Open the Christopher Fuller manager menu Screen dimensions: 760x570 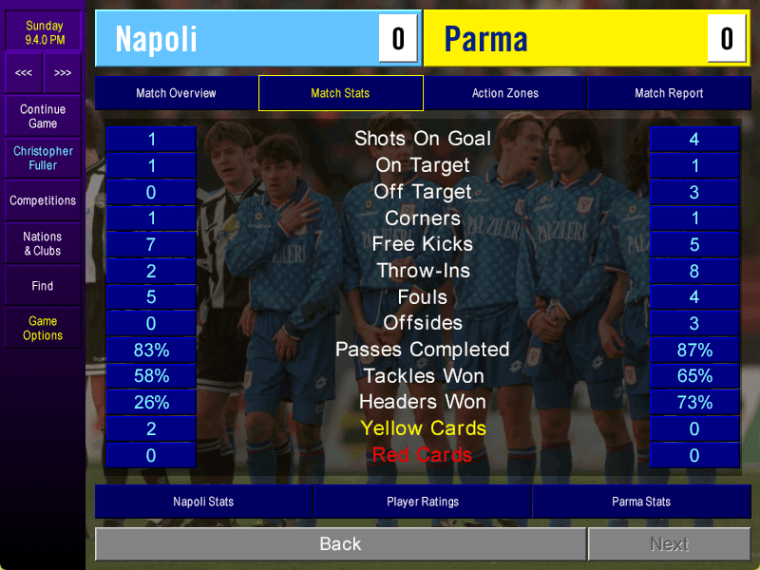click(x=43, y=158)
